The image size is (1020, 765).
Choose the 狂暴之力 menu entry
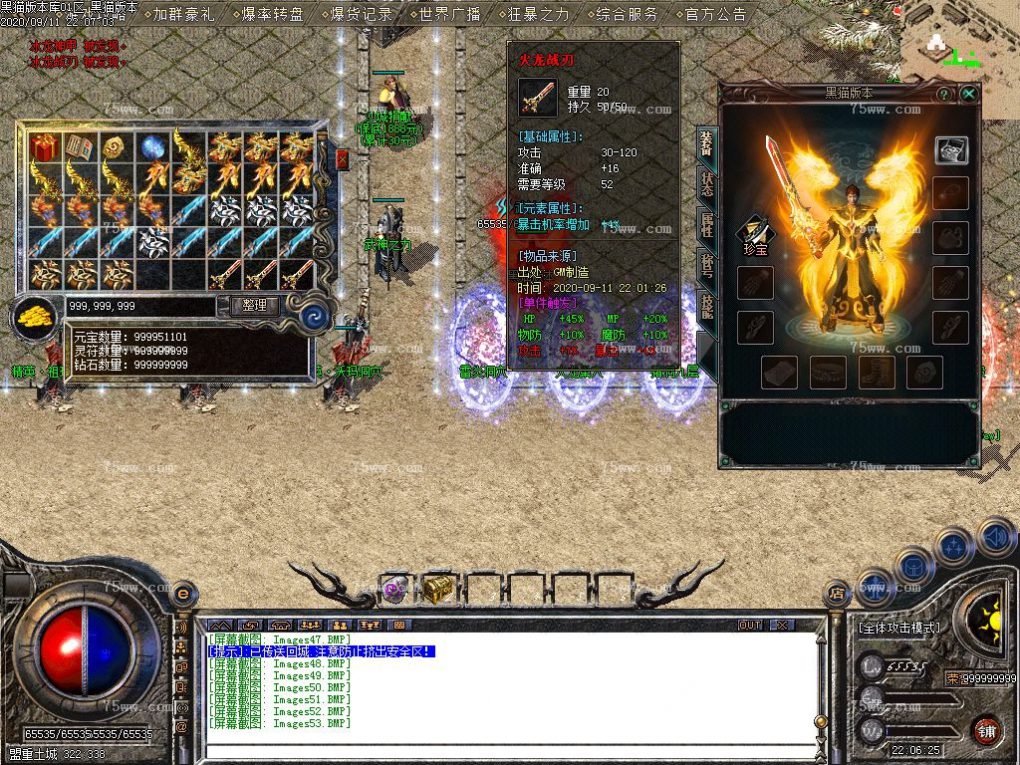[537, 14]
